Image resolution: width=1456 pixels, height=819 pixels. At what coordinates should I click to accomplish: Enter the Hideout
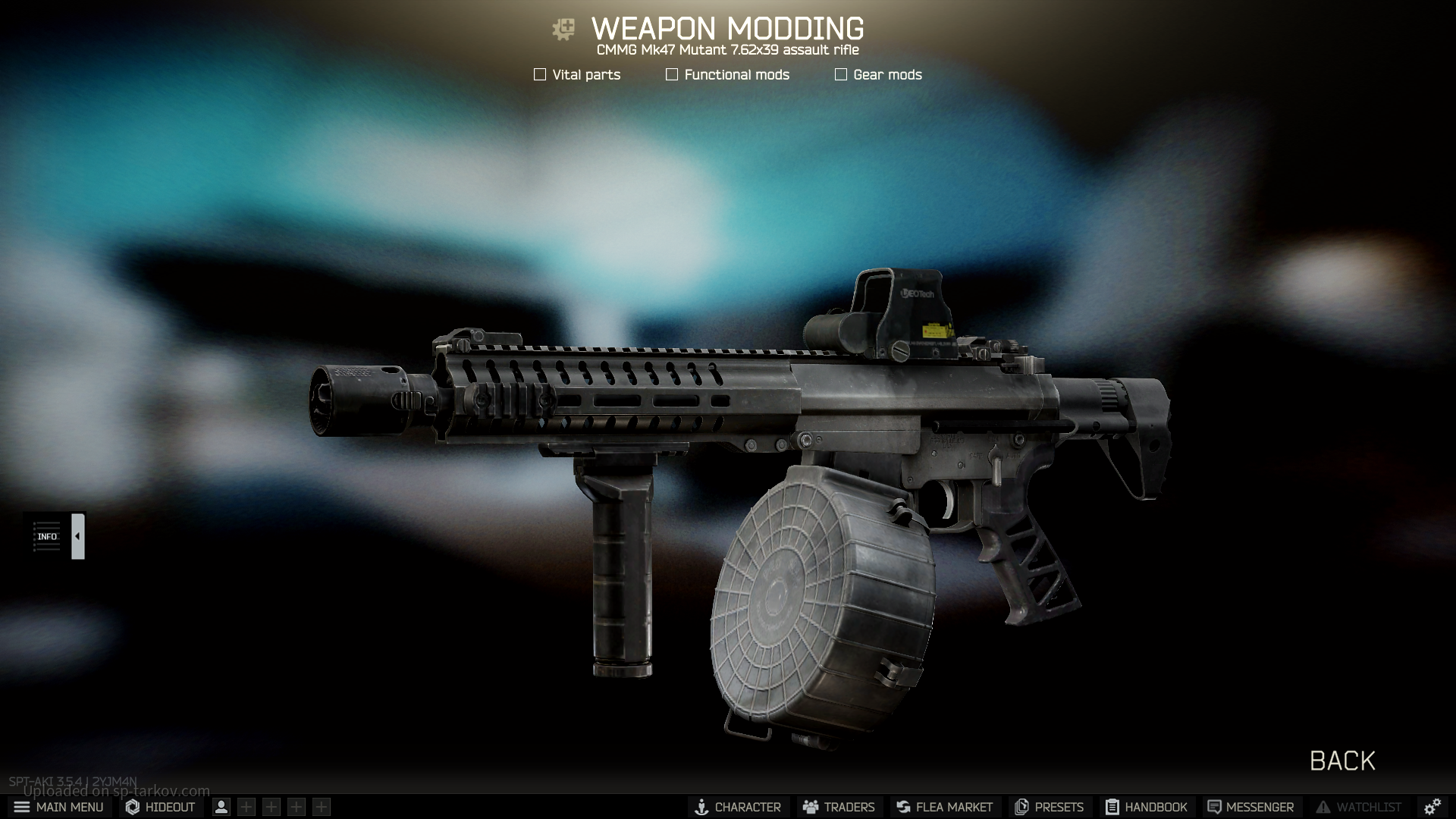(160, 807)
